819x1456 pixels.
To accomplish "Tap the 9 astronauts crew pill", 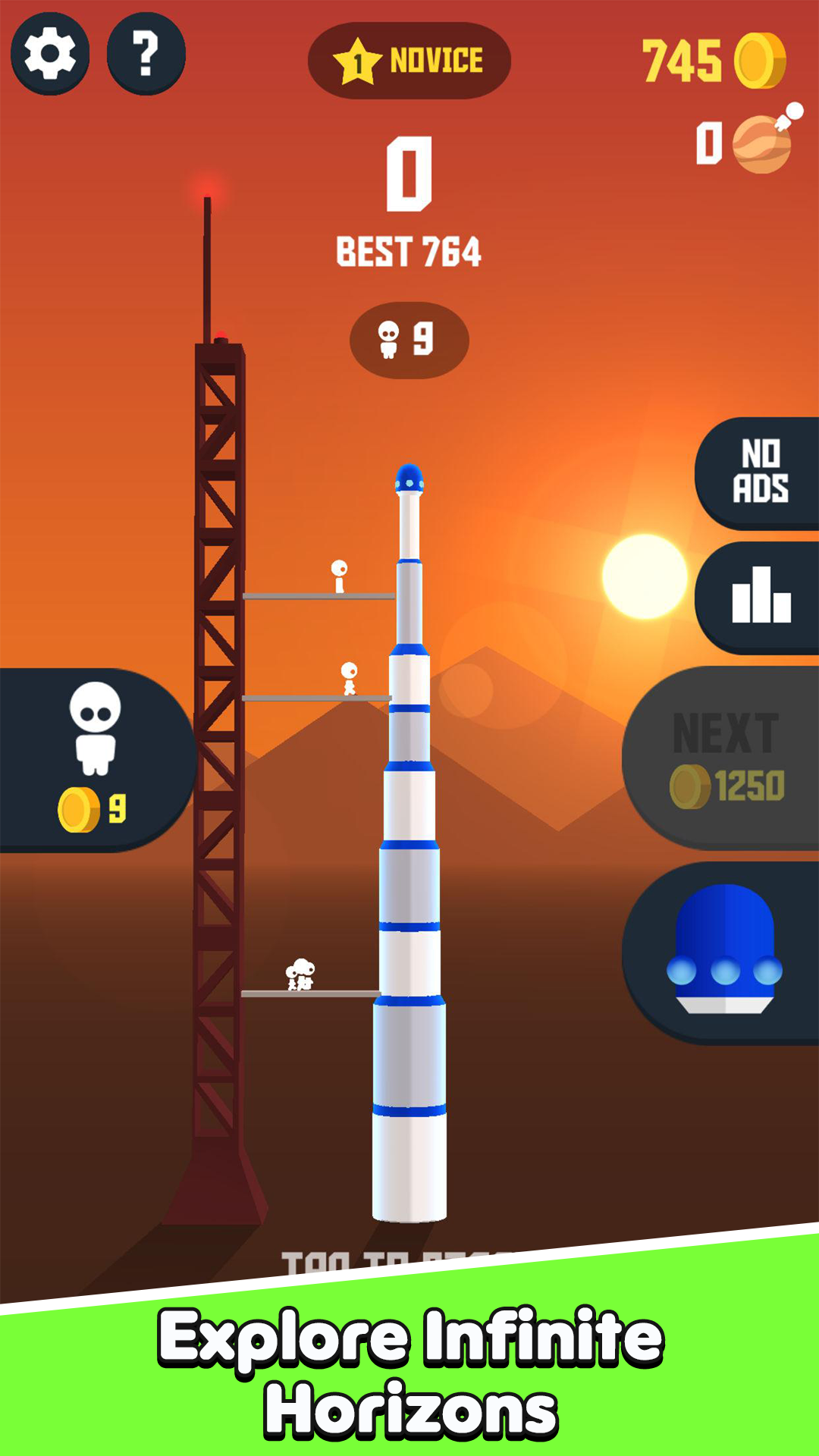I will click(409, 340).
